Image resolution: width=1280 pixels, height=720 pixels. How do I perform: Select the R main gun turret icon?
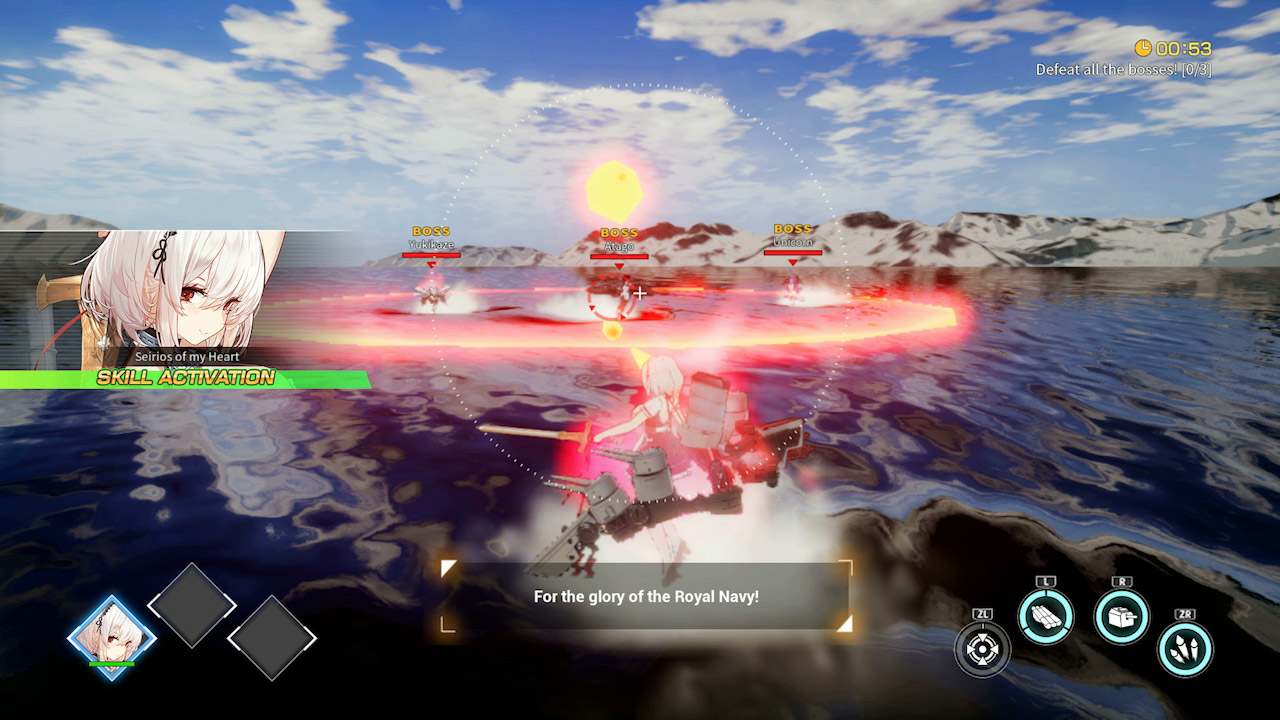click(x=1122, y=617)
